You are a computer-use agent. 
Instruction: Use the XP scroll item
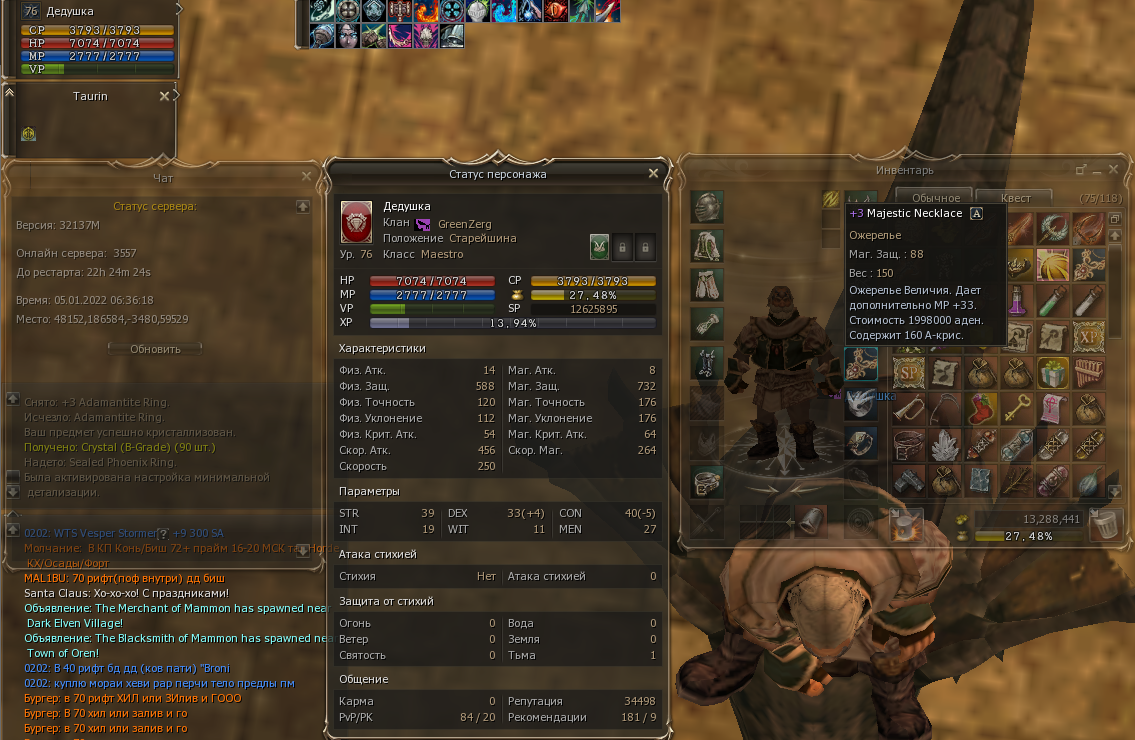(1088, 336)
